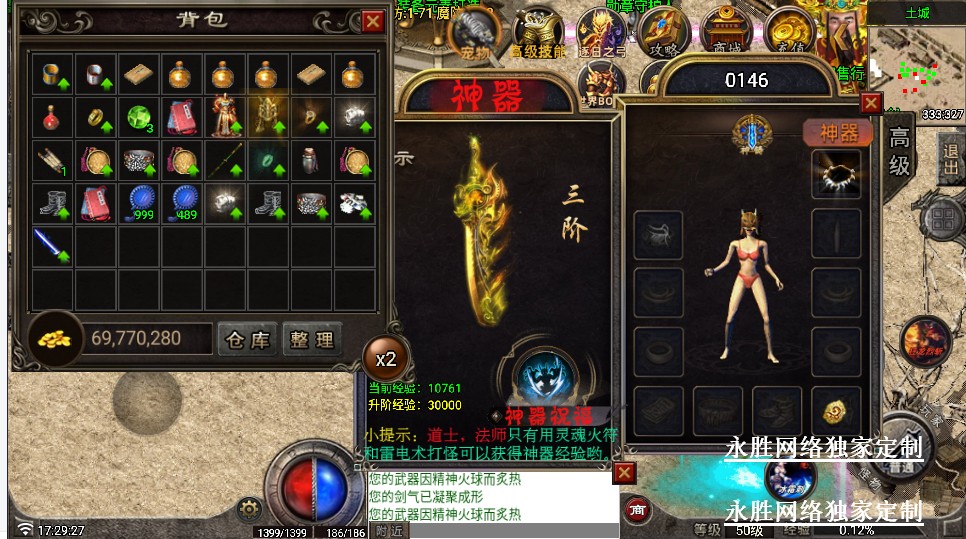
Task: Sort items with the 整理 button
Action: click(312, 339)
